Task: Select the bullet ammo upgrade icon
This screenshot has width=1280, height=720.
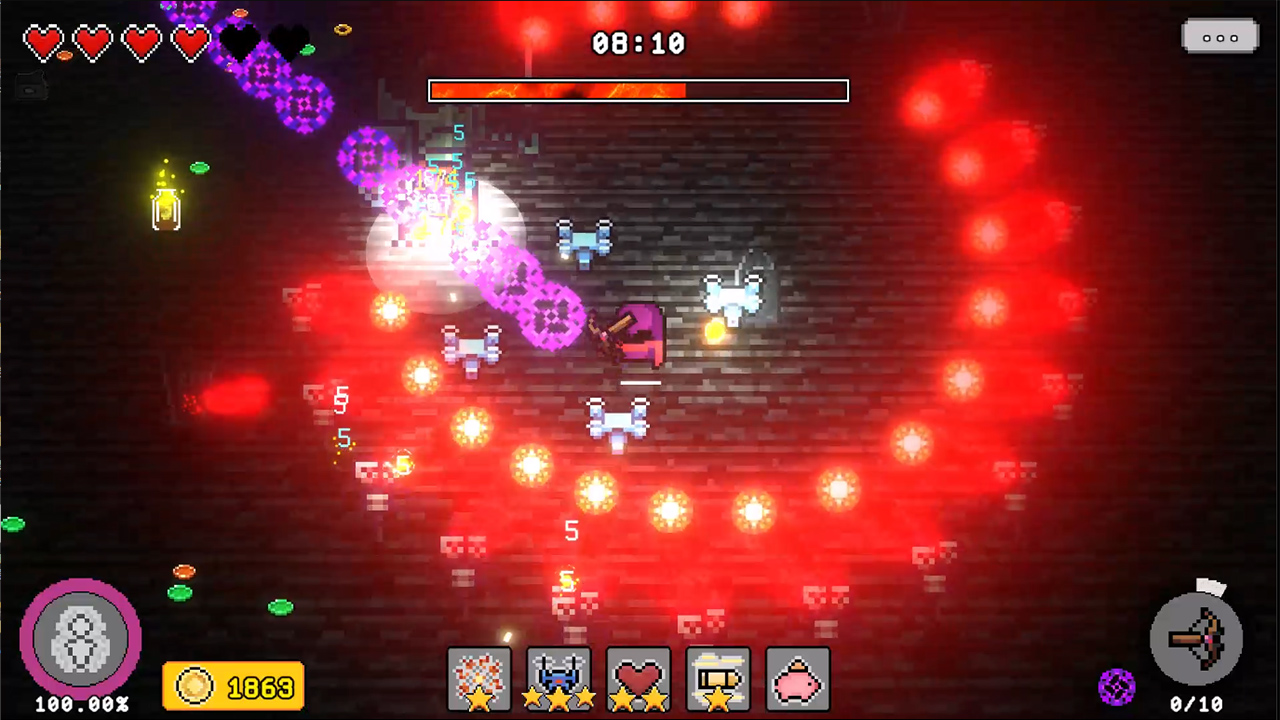Action: pyautogui.click(x=718, y=678)
